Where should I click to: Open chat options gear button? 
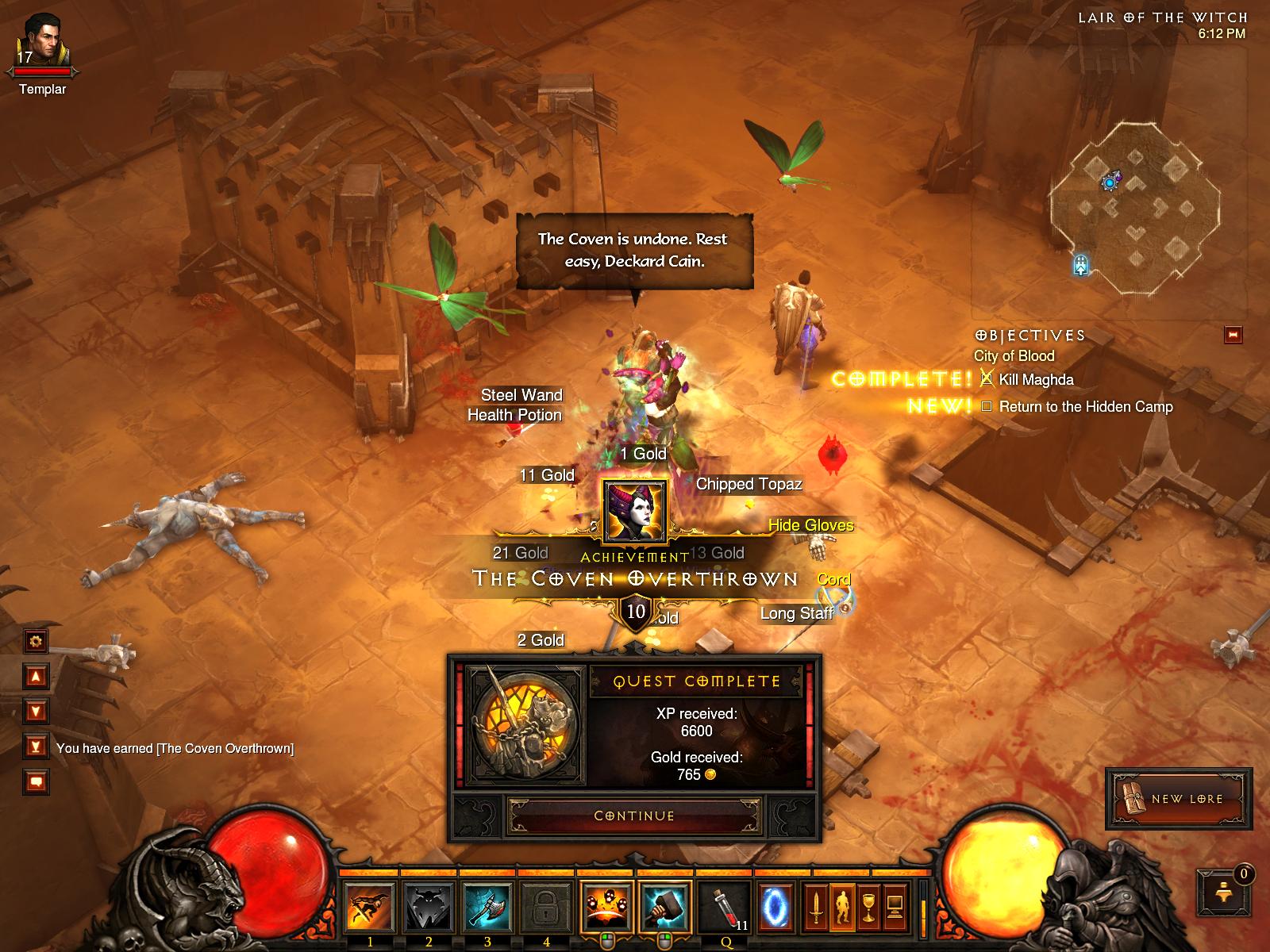[36, 640]
